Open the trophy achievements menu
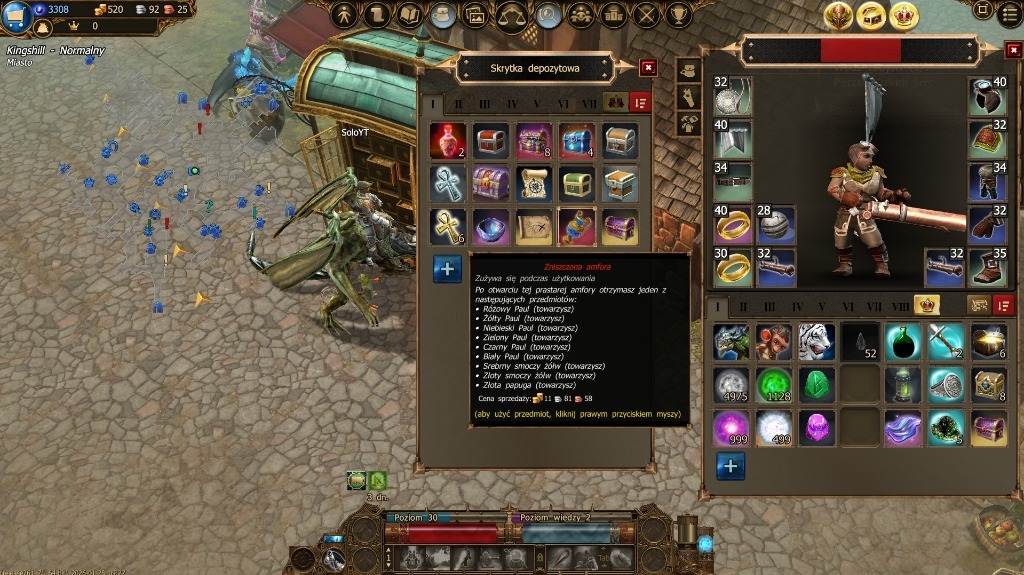The width and height of the screenshot is (1024, 575). point(680,15)
